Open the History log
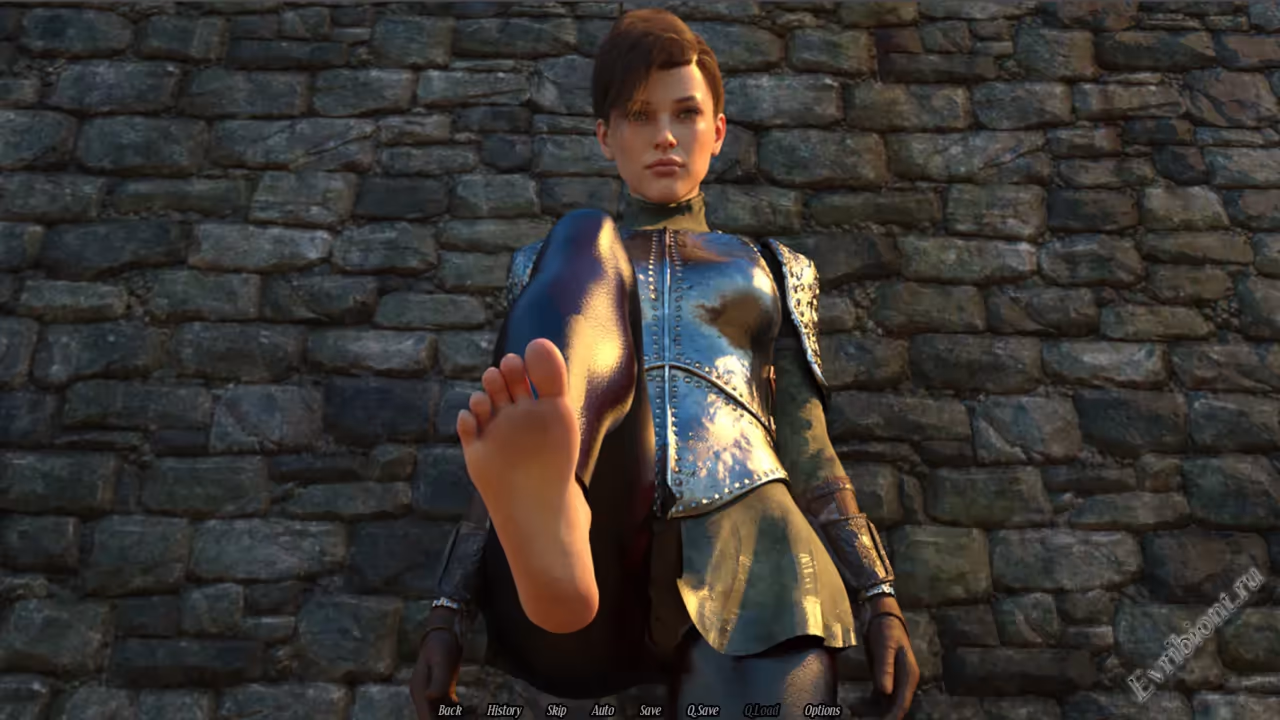The height and width of the screenshot is (720, 1280). tap(504, 710)
